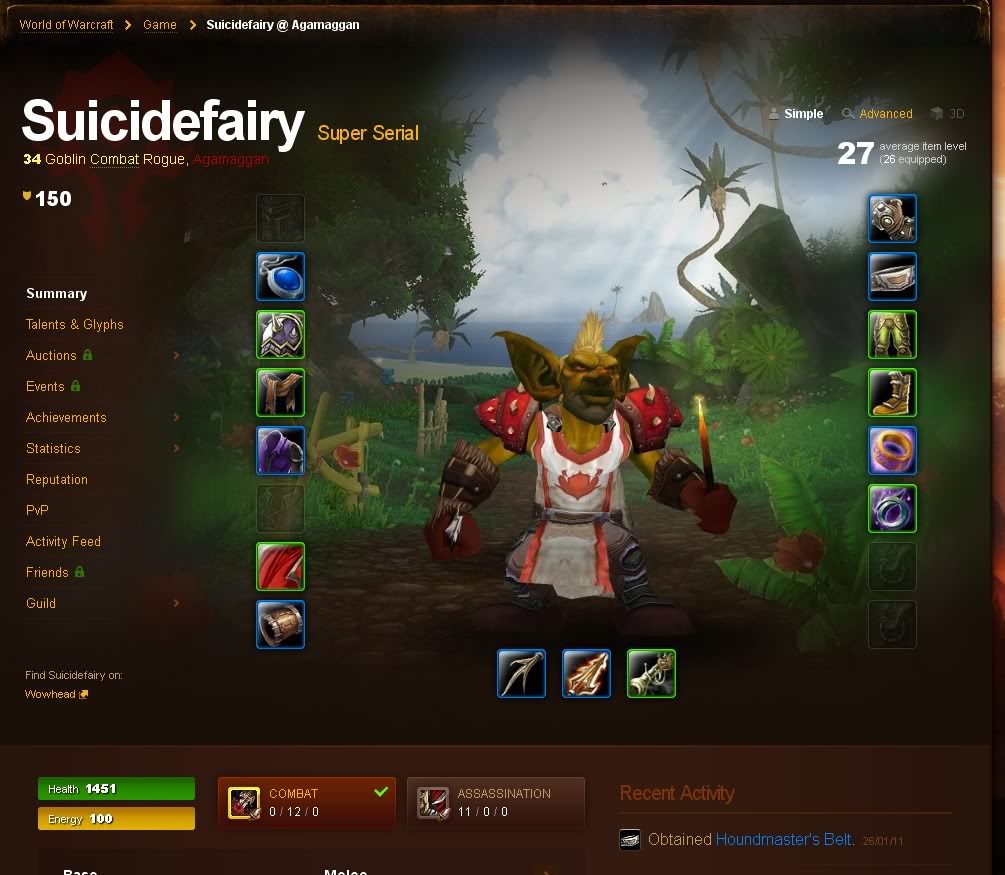Image resolution: width=1005 pixels, height=875 pixels.
Task: Select the Combat talent spec
Action: [306, 802]
